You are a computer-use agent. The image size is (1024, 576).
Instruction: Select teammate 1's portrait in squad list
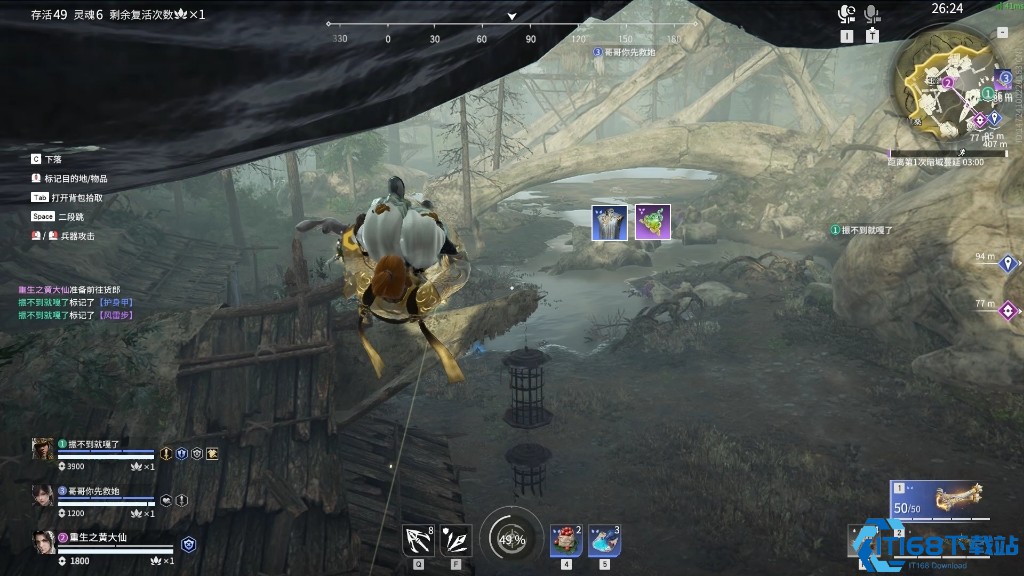click(43, 449)
